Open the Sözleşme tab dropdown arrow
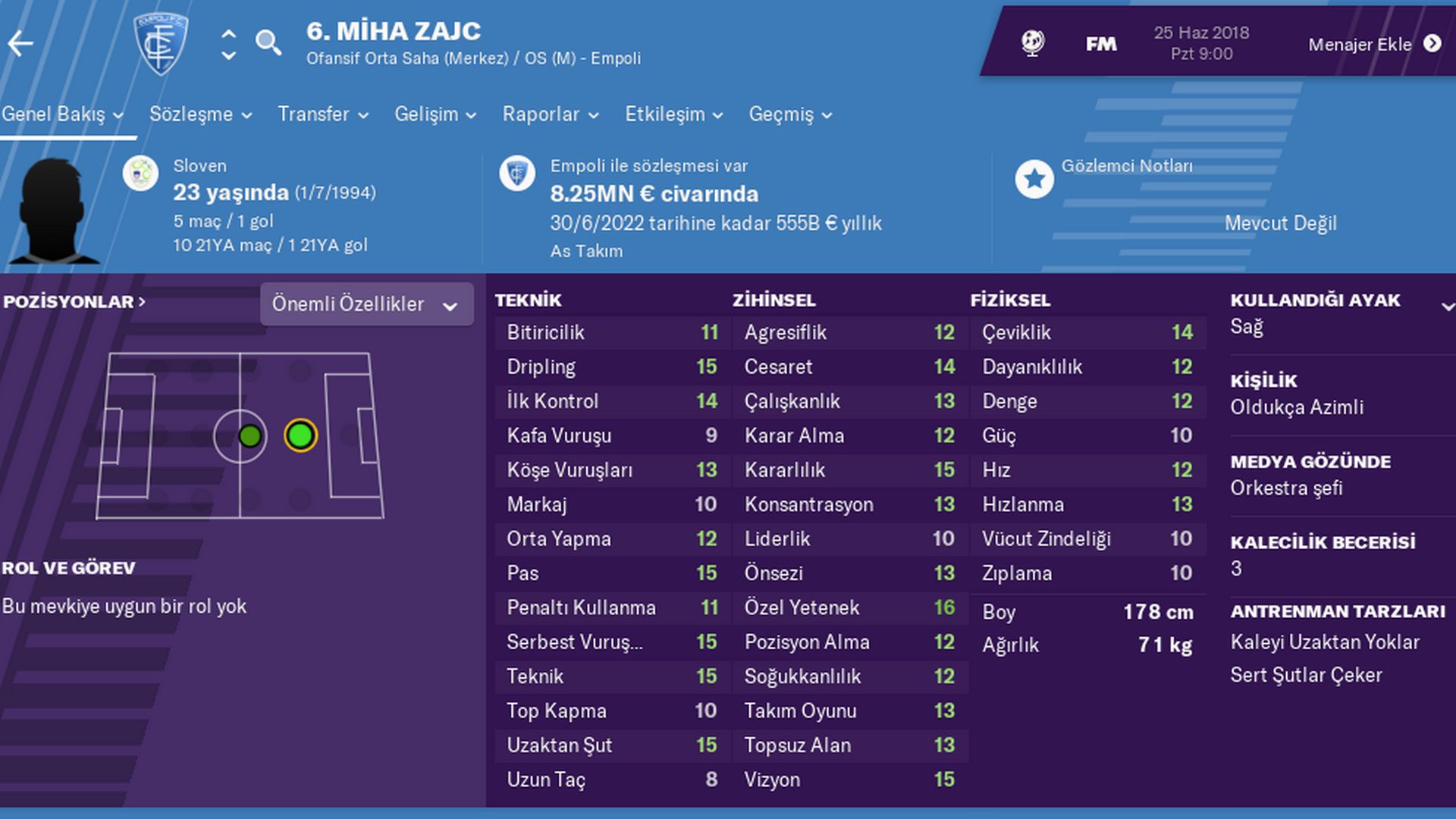The image size is (1456, 819). pyautogui.click(x=246, y=115)
